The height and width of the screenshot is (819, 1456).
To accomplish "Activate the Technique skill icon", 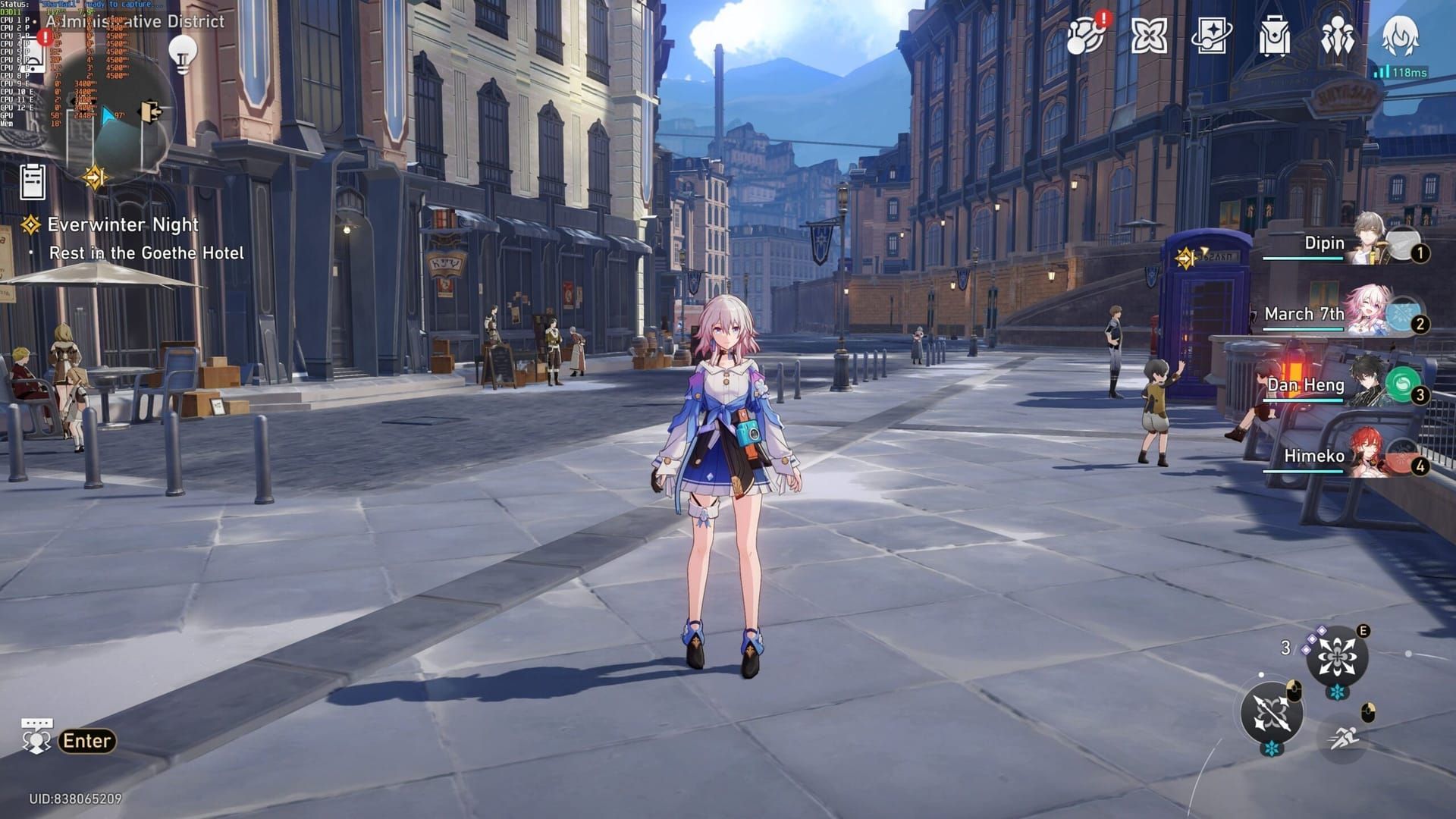I will click(1337, 656).
